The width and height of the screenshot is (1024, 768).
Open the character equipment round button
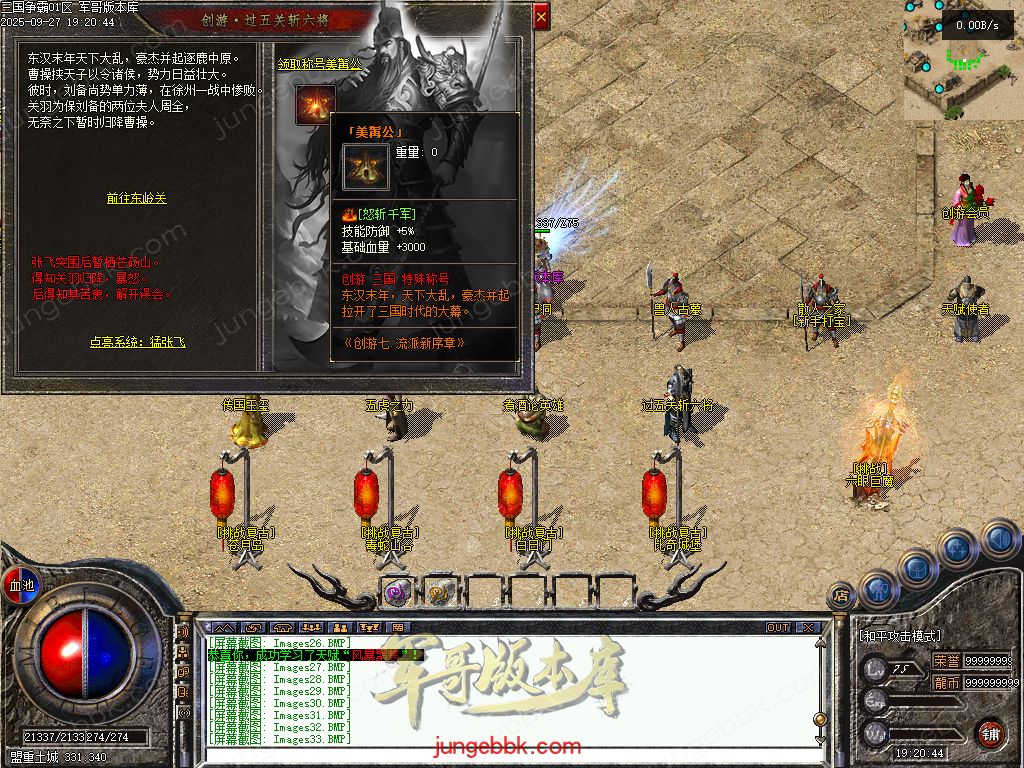click(x=877, y=588)
